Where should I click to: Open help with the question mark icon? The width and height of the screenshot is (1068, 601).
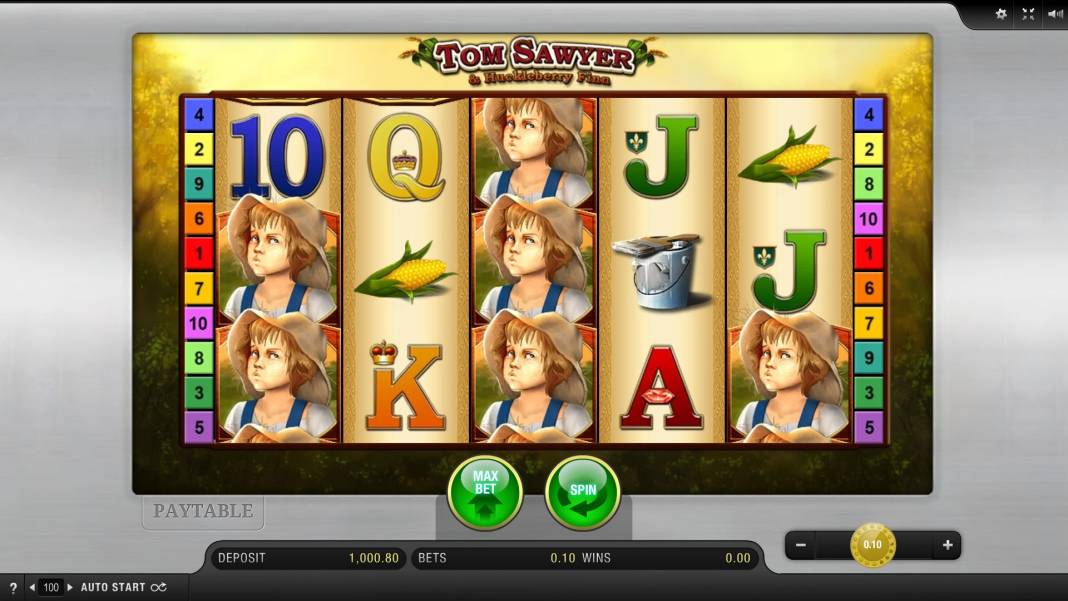tap(13, 587)
